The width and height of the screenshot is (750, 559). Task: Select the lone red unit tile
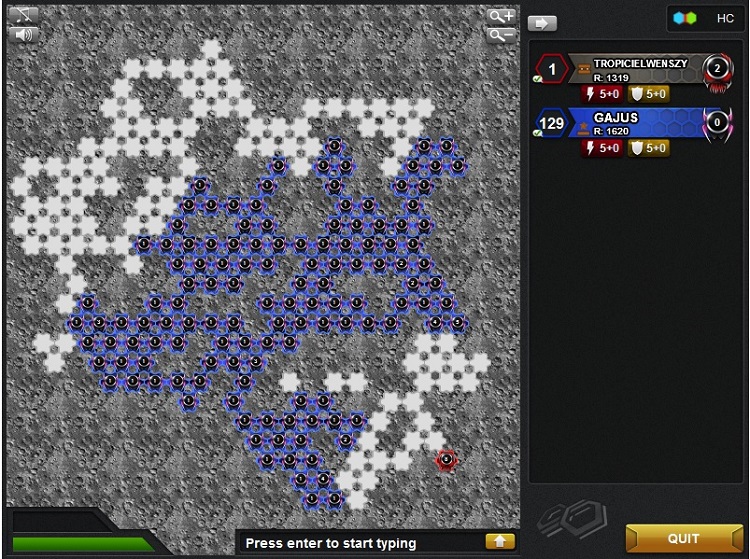(x=446, y=460)
